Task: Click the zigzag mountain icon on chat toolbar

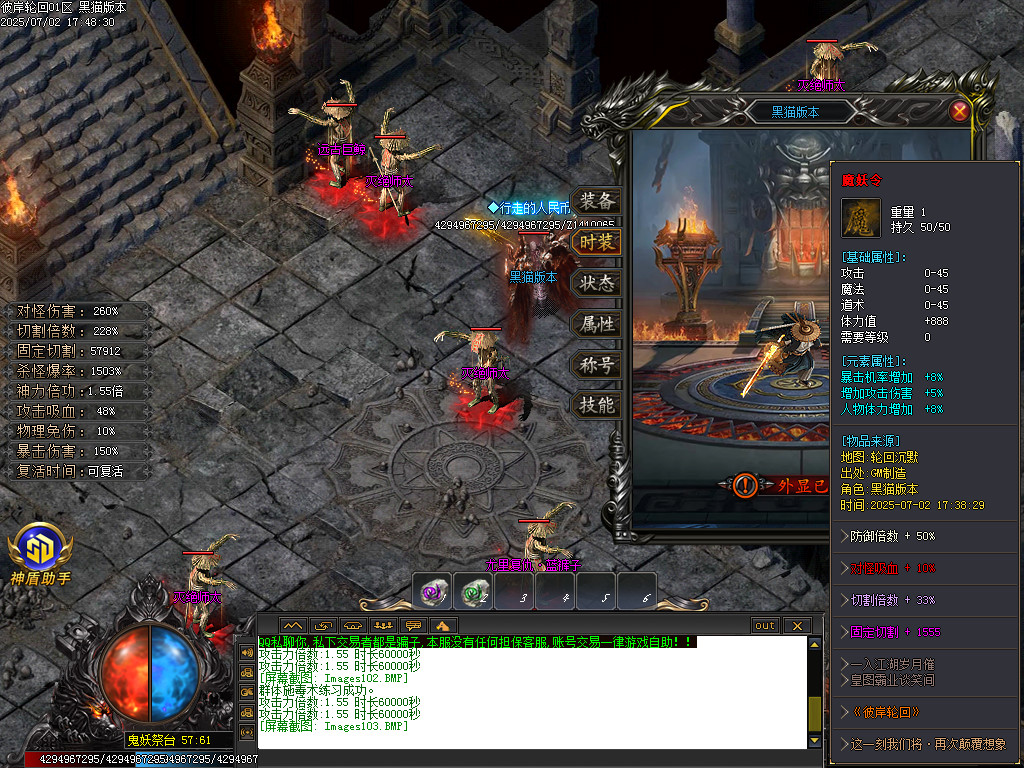Action: [293, 626]
